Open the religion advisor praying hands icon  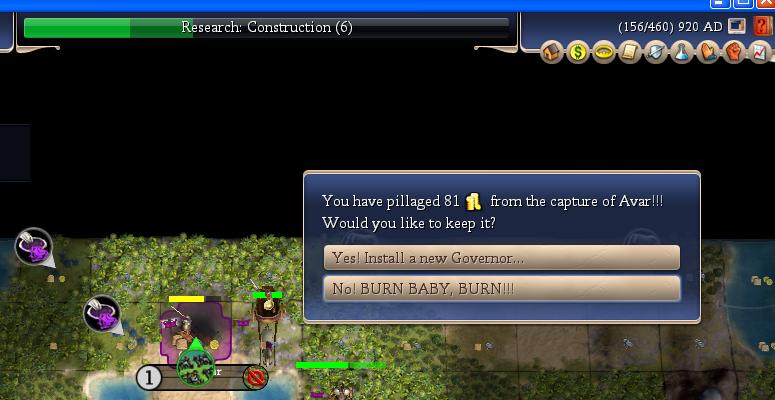tap(708, 52)
